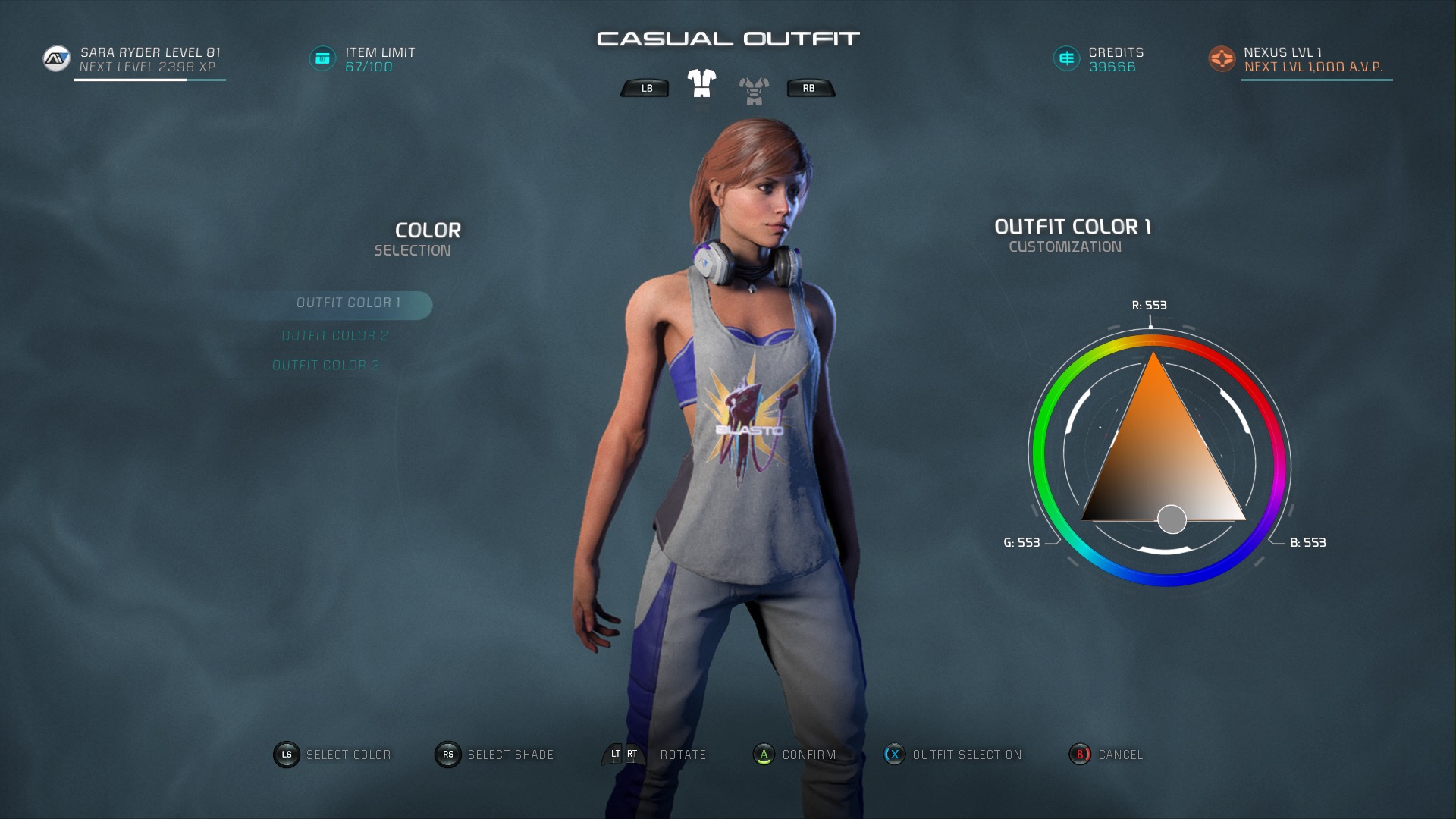Select Outfit Color 1 entry
Image resolution: width=1456 pixels, height=819 pixels.
[348, 303]
